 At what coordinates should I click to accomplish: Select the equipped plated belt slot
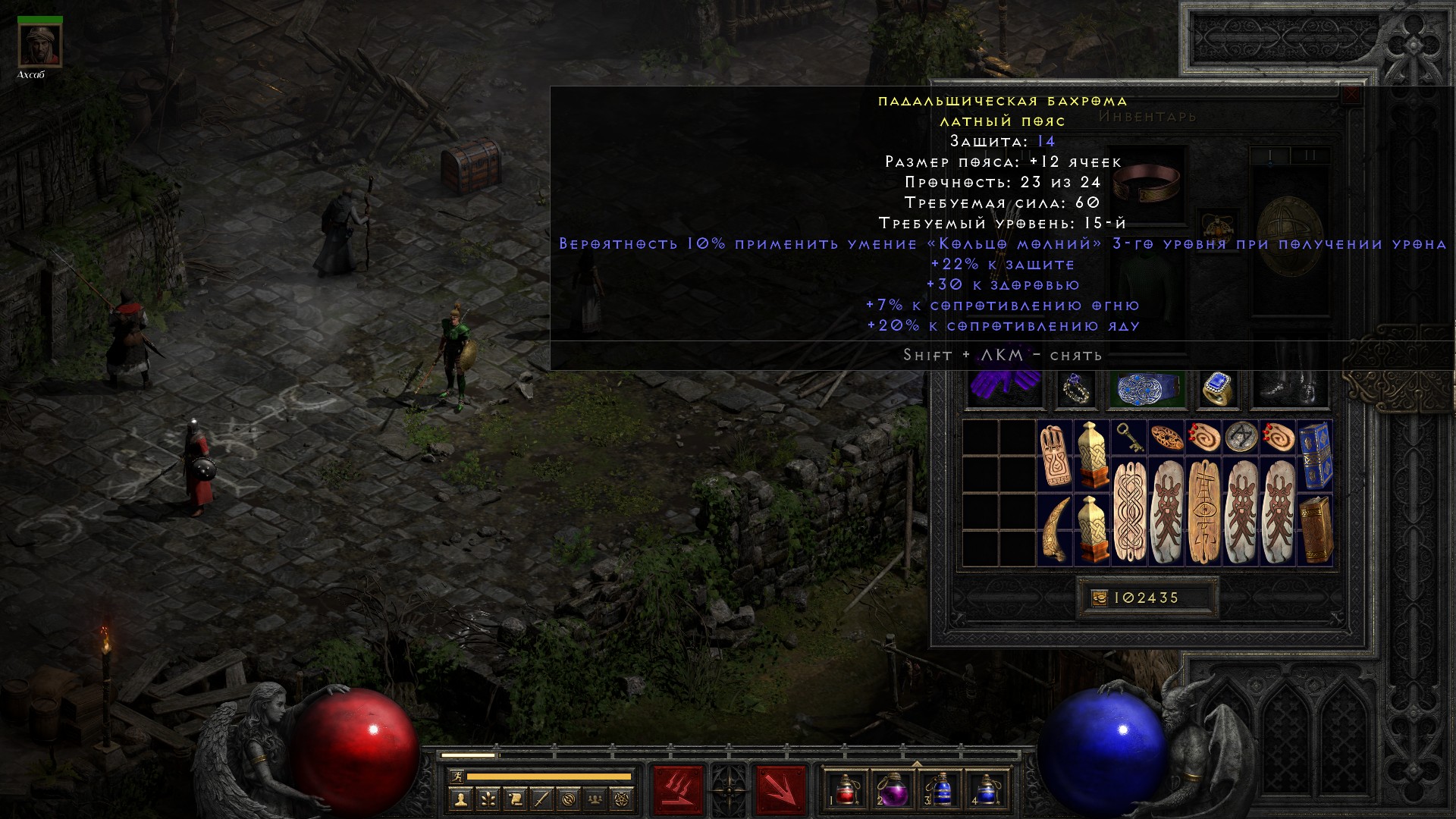[x=1146, y=389]
